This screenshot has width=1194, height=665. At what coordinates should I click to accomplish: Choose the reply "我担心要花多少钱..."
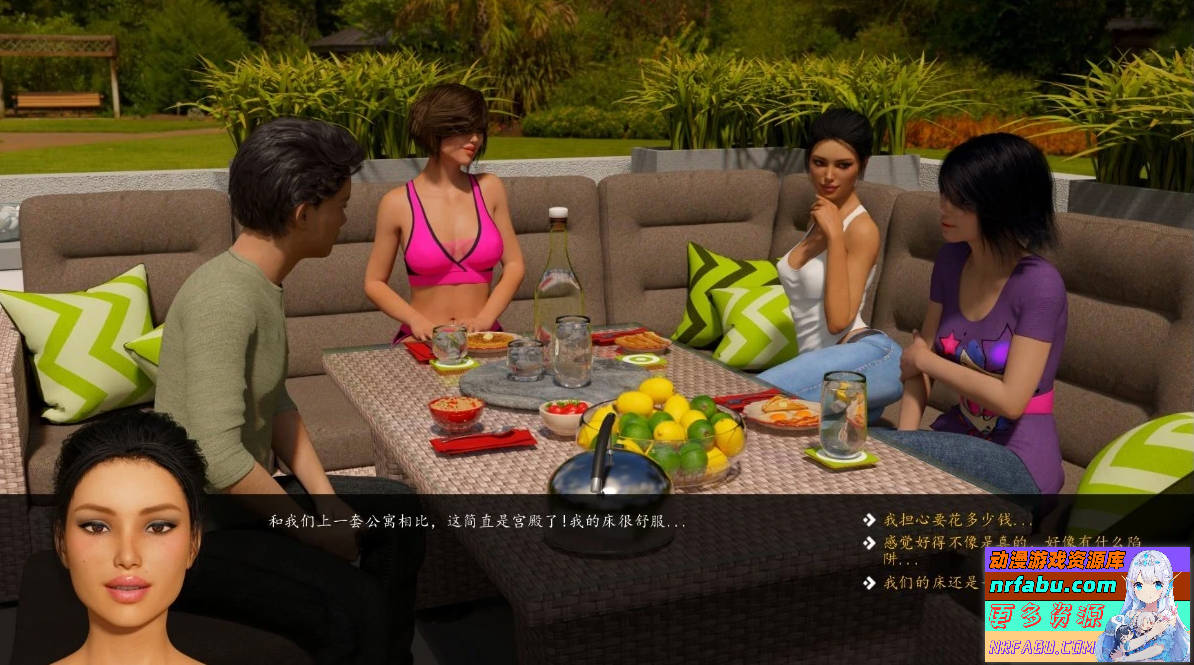coord(957,520)
